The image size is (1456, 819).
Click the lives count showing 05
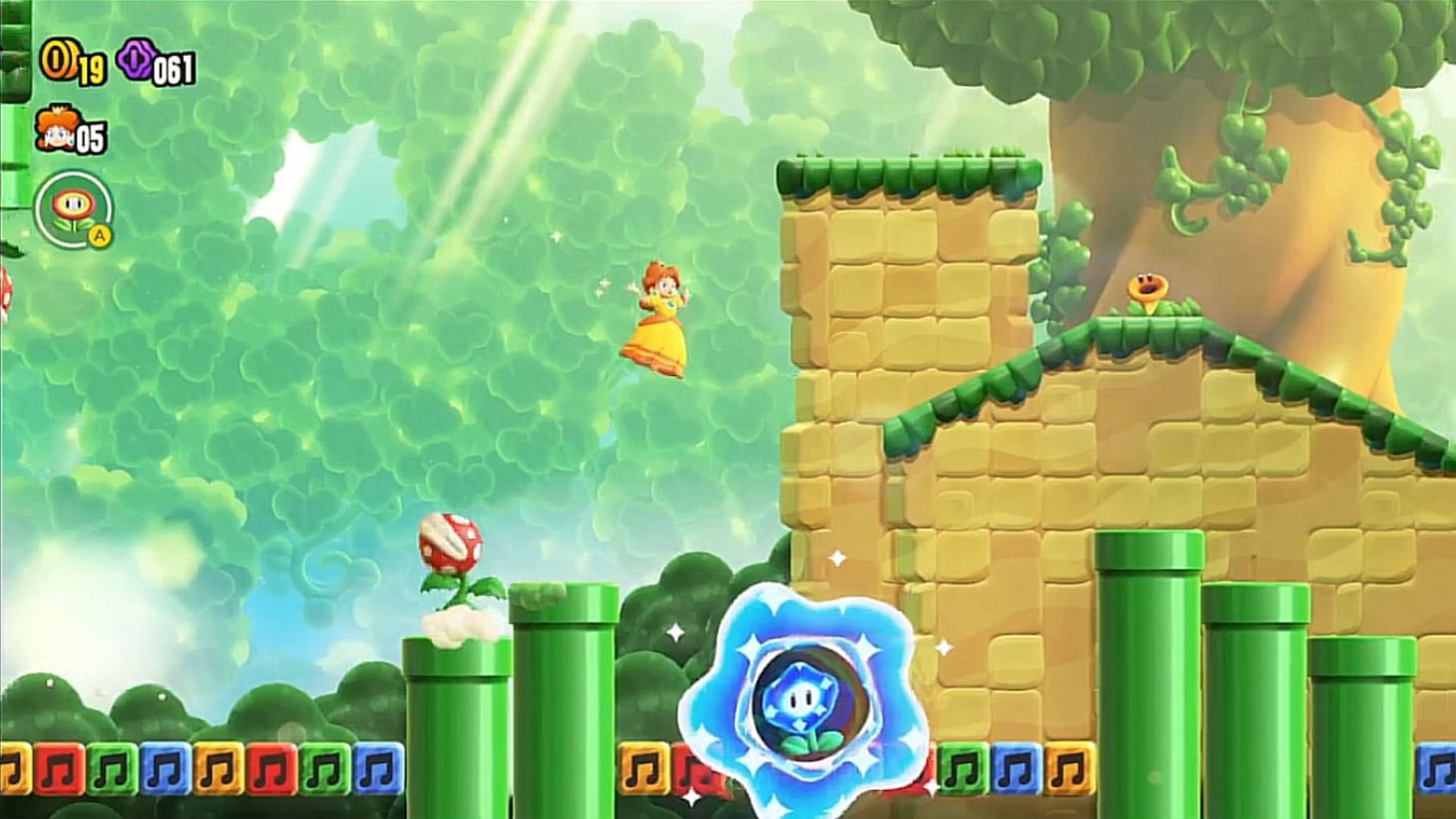coord(89,138)
